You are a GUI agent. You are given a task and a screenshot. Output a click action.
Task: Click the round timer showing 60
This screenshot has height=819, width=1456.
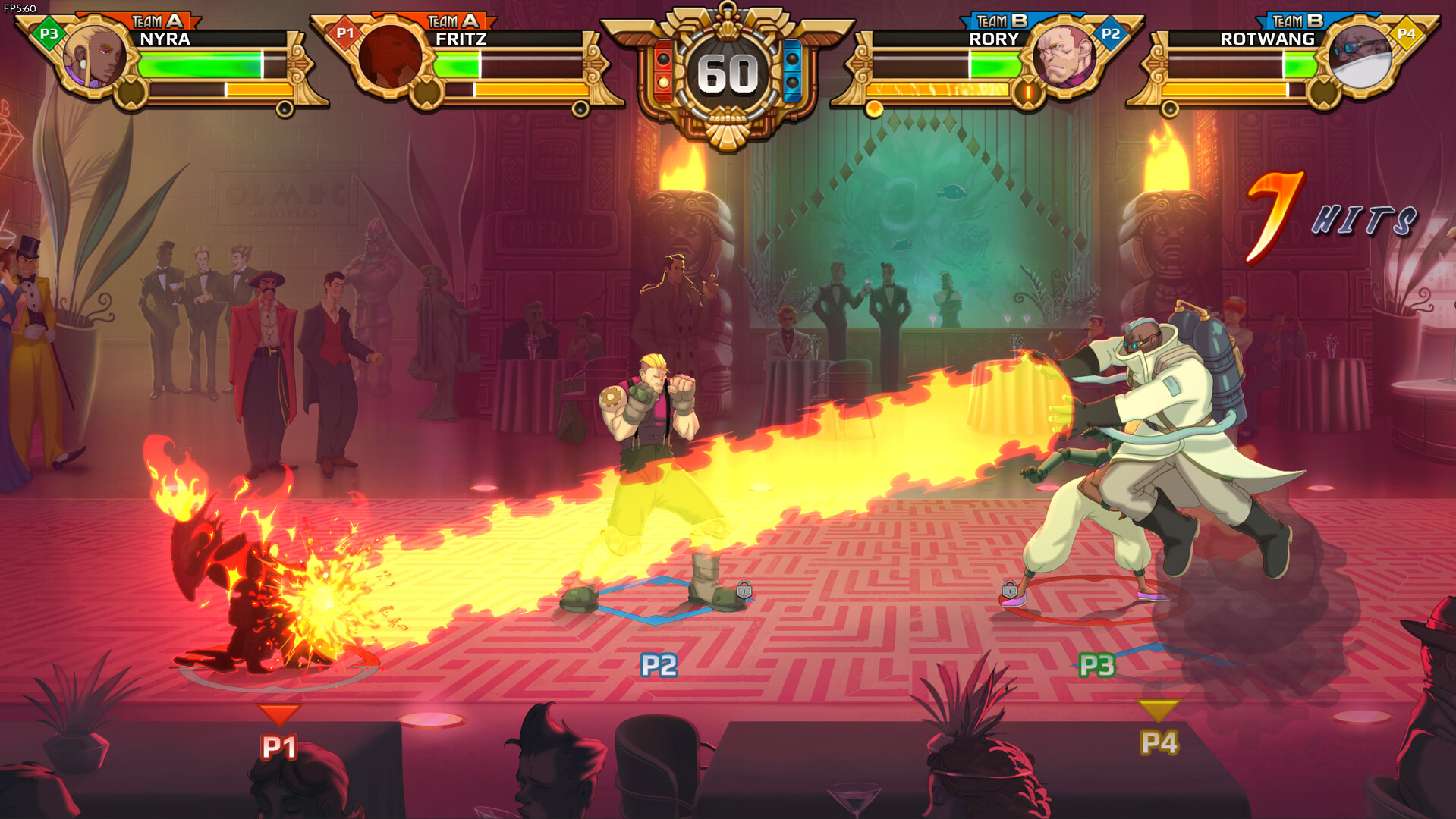tap(727, 72)
